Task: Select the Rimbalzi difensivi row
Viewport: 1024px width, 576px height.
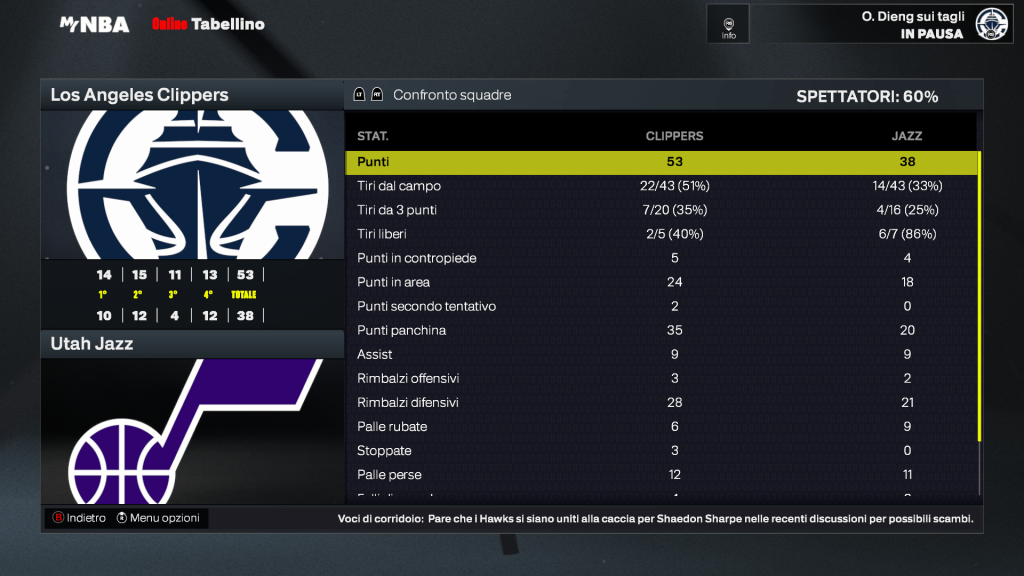Action: (x=661, y=402)
